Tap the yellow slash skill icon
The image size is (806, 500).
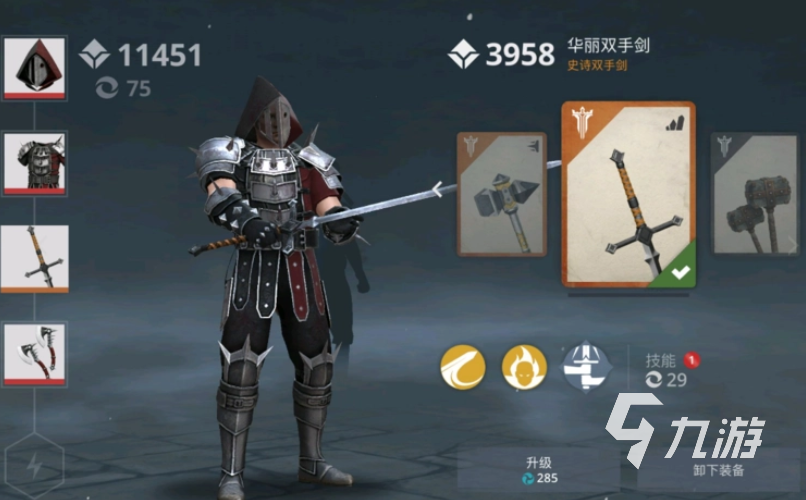463,367
